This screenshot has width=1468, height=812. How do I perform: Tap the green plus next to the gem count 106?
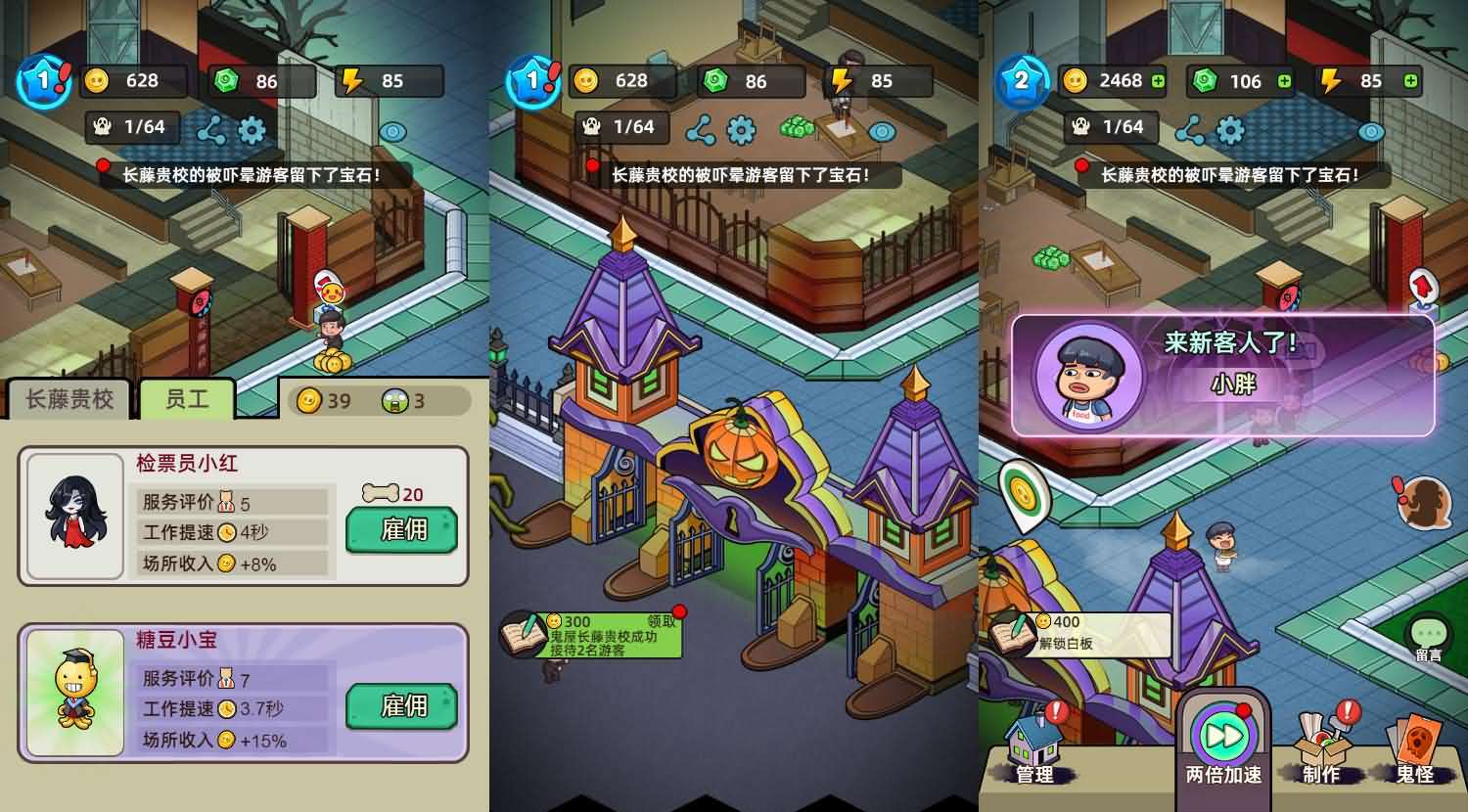(x=1283, y=81)
